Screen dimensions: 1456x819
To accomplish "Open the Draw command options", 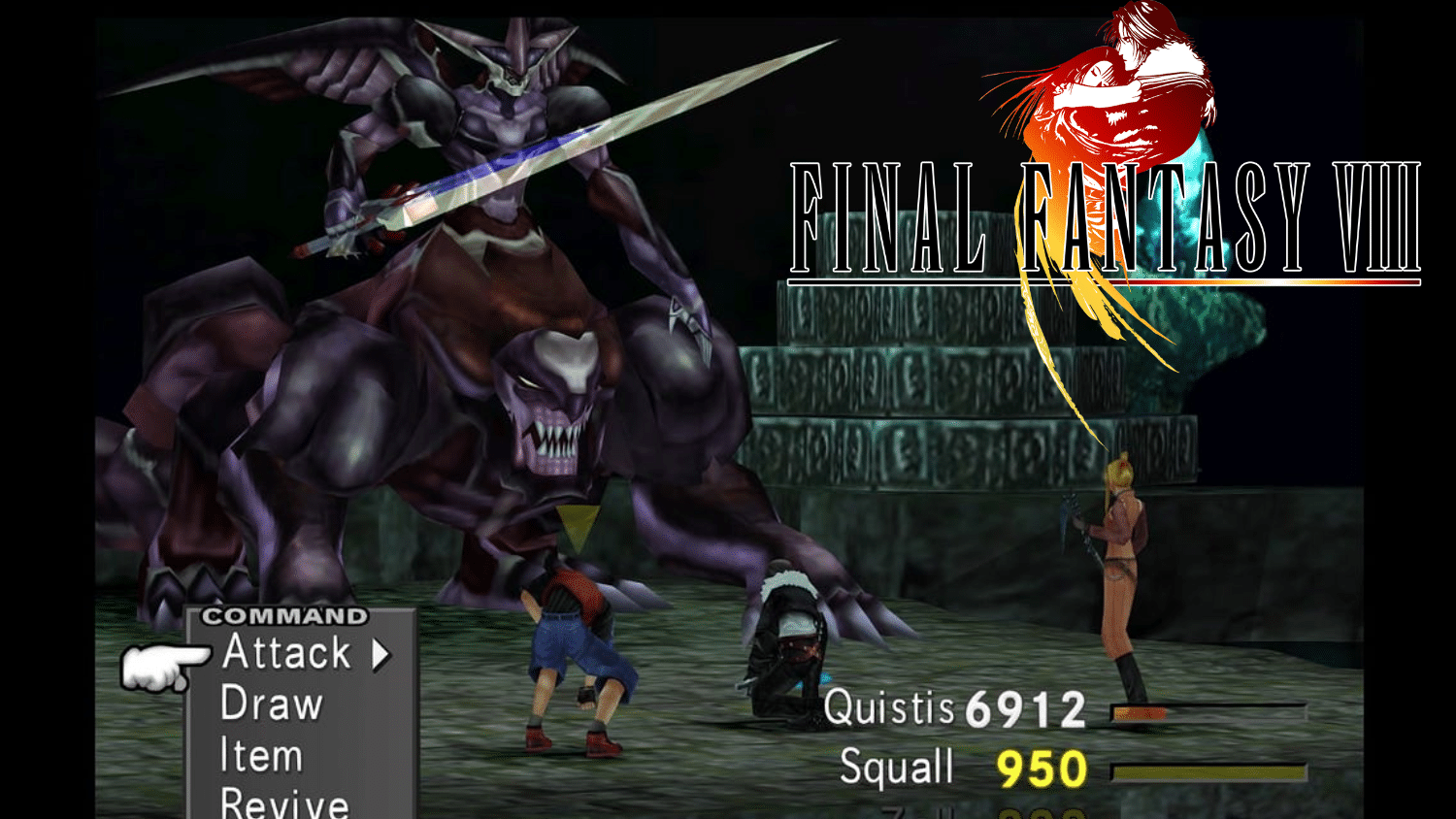I will pos(275,704).
